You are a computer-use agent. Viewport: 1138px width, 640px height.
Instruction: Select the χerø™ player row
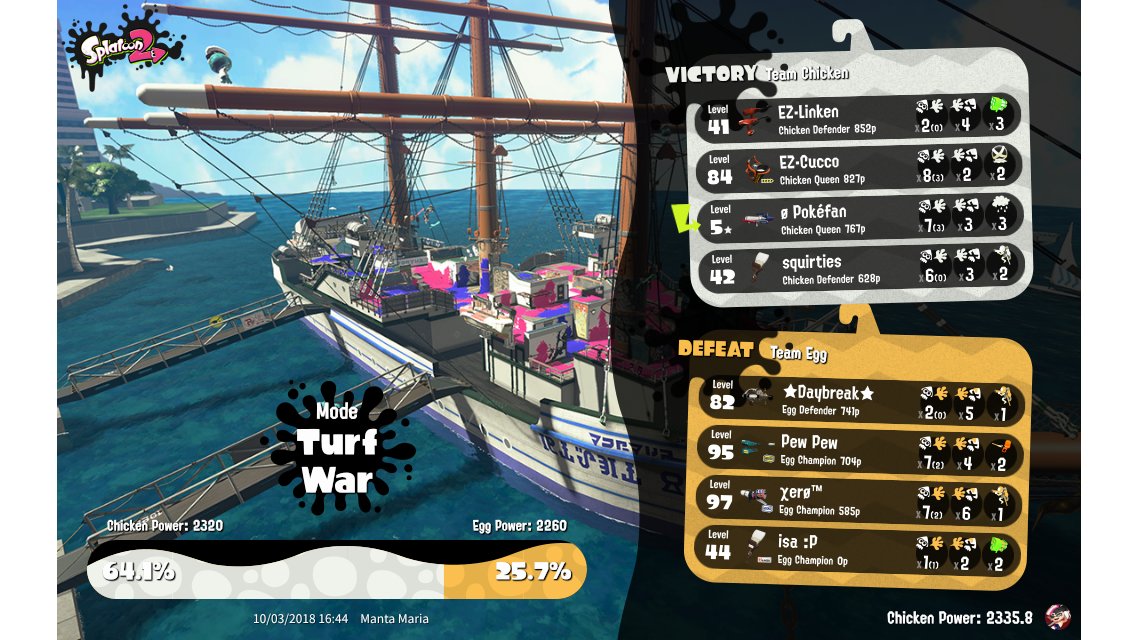pyautogui.click(x=857, y=499)
